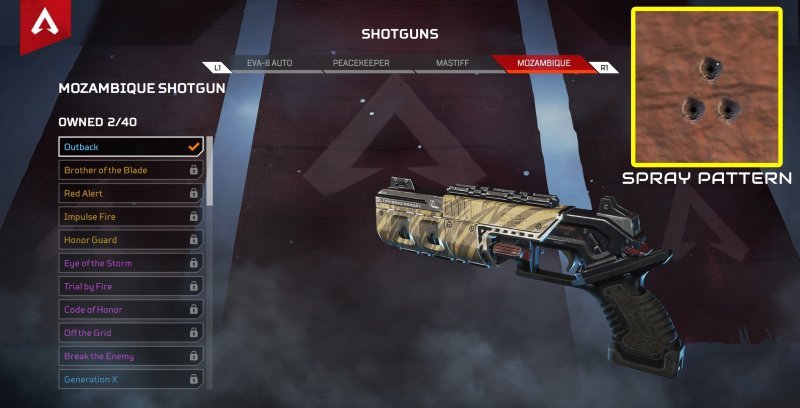
Task: Click the skin list scrollbar
Action: [x=209, y=170]
